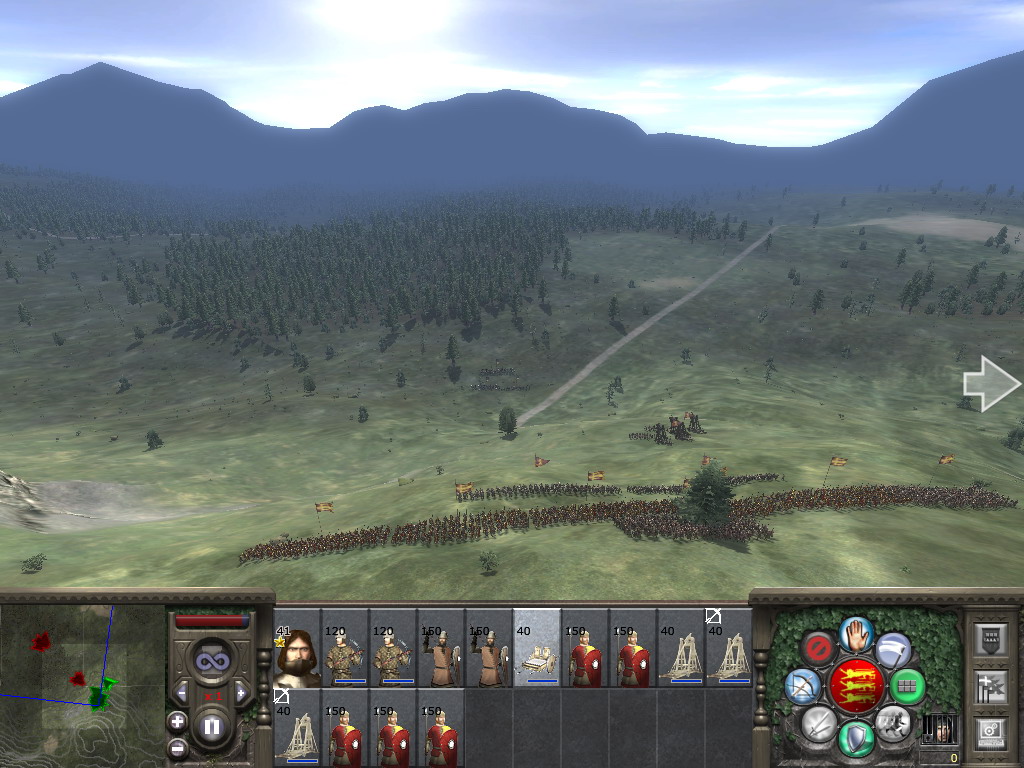Increase the battle game speed

(240, 692)
